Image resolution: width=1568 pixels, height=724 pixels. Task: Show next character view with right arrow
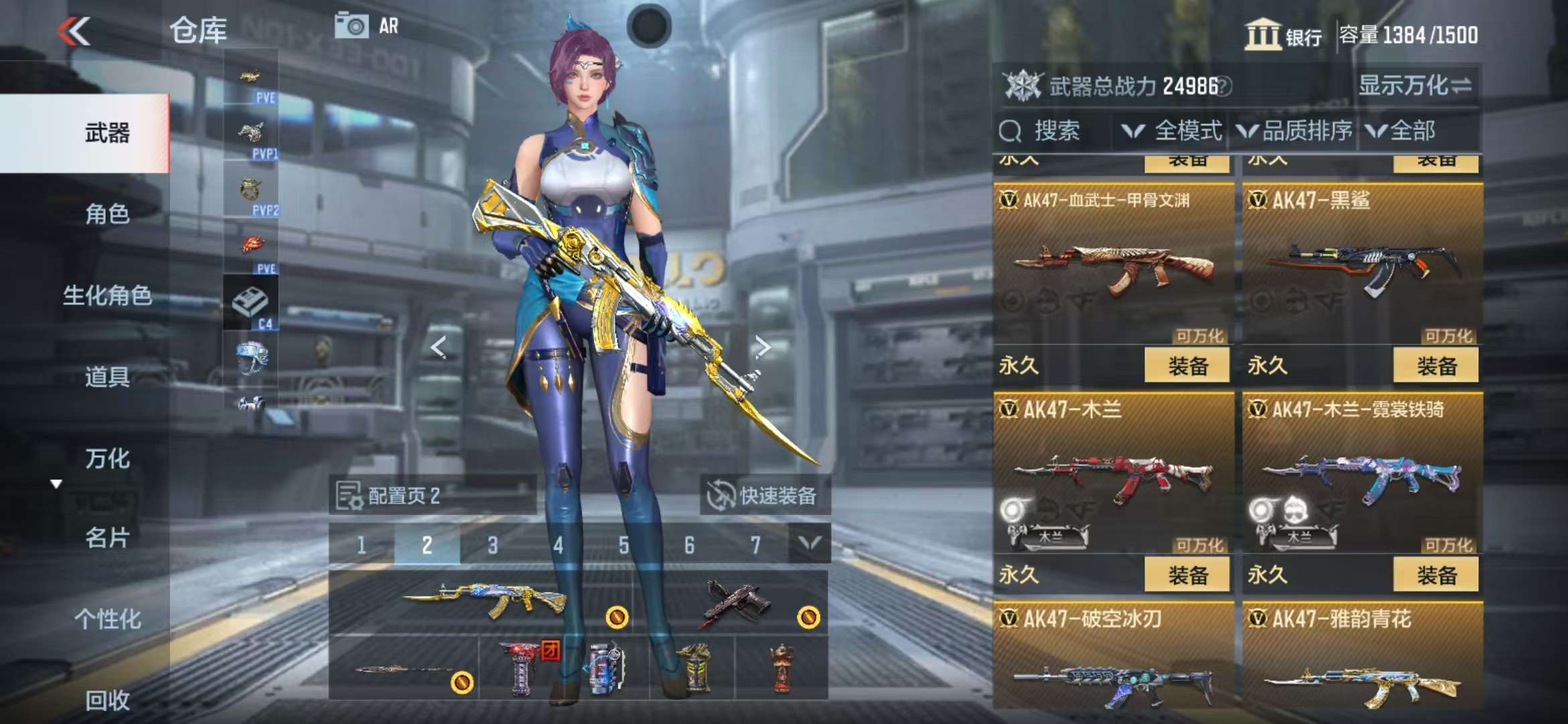762,347
